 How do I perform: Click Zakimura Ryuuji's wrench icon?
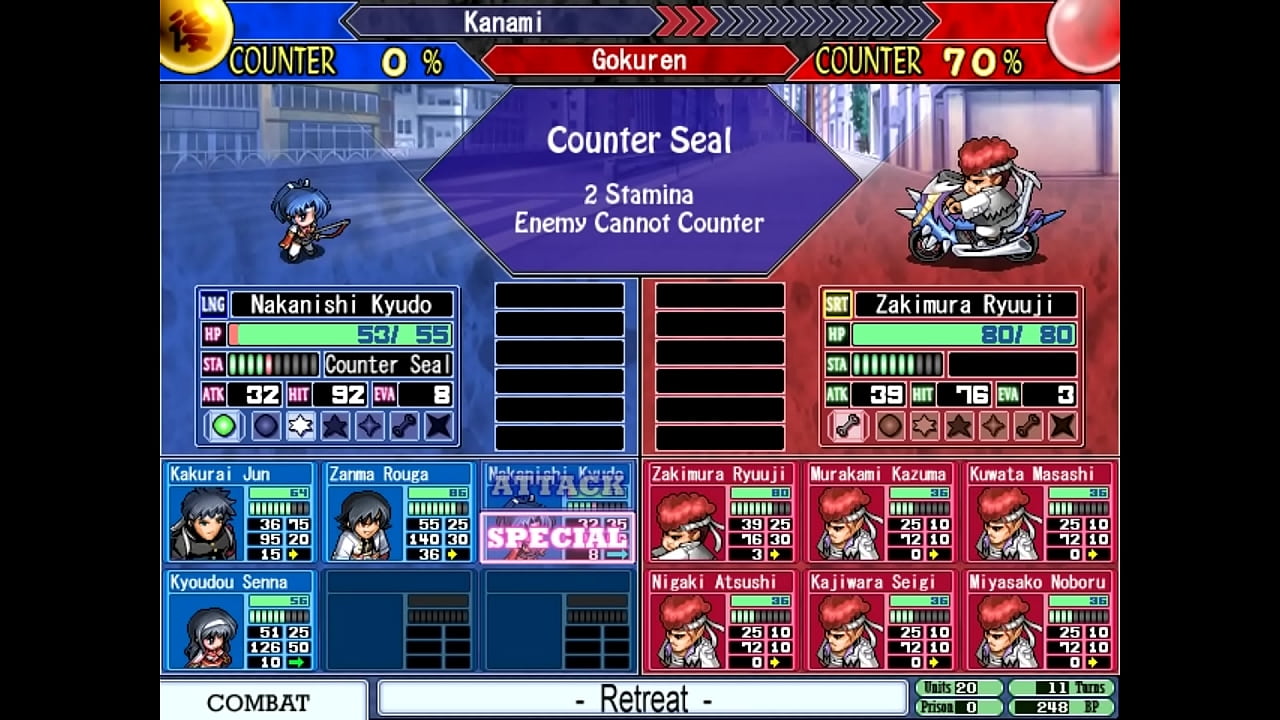(x=848, y=426)
